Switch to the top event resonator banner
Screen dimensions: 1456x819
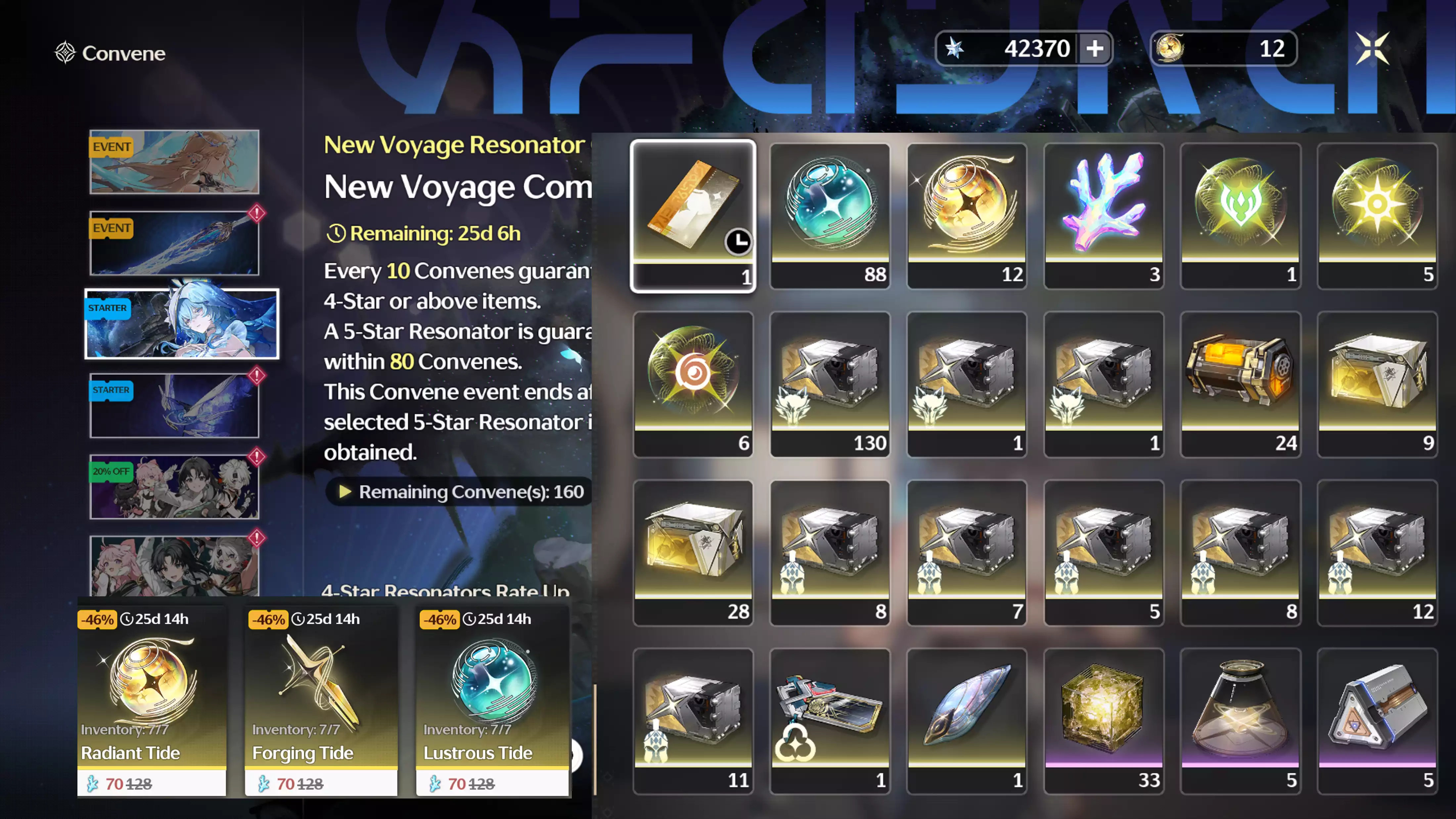(174, 162)
